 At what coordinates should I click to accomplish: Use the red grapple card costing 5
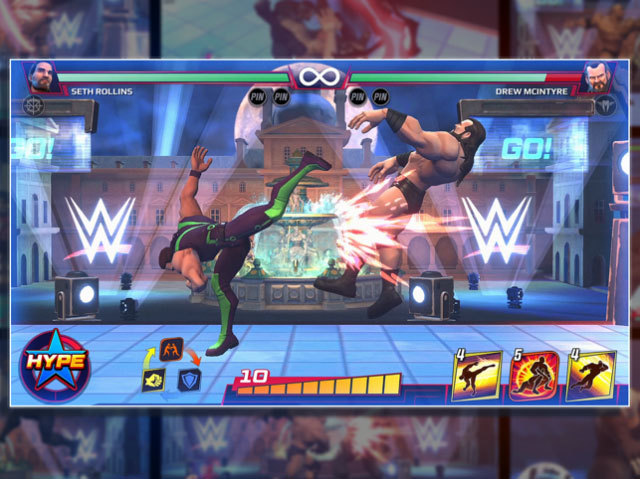(x=533, y=376)
